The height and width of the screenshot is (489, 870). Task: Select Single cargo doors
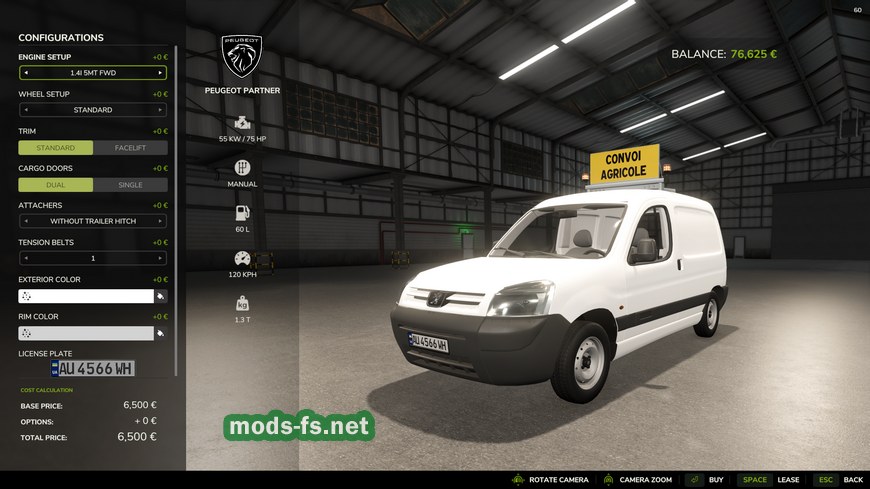[130, 185]
